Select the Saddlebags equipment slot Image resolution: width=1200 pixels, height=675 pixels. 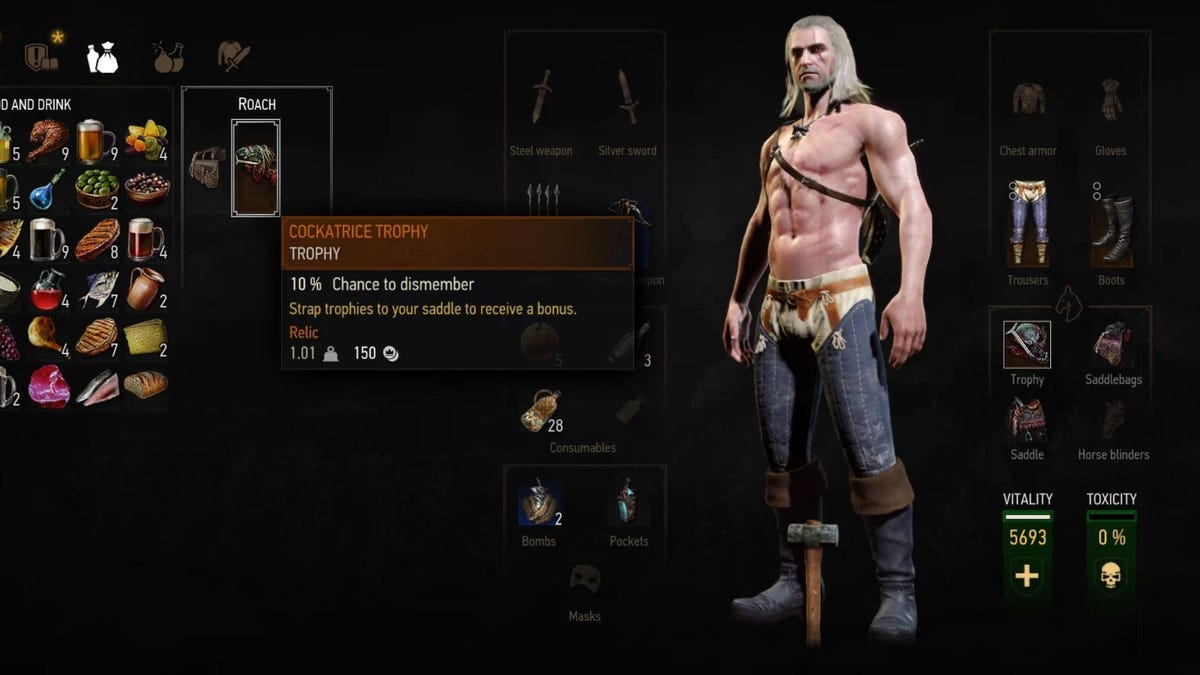(x=1112, y=345)
